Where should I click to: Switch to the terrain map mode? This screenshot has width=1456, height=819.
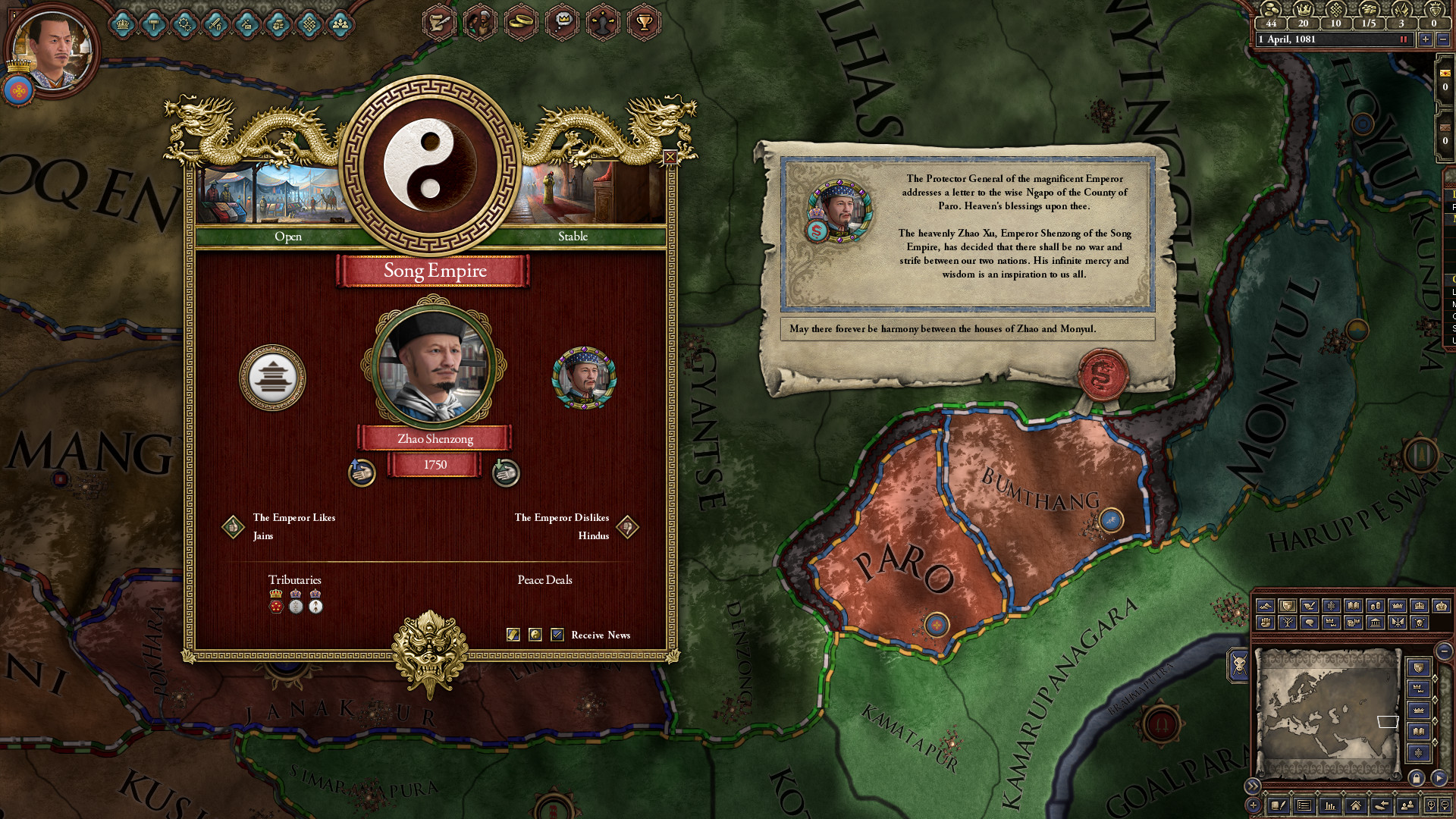point(1265,607)
